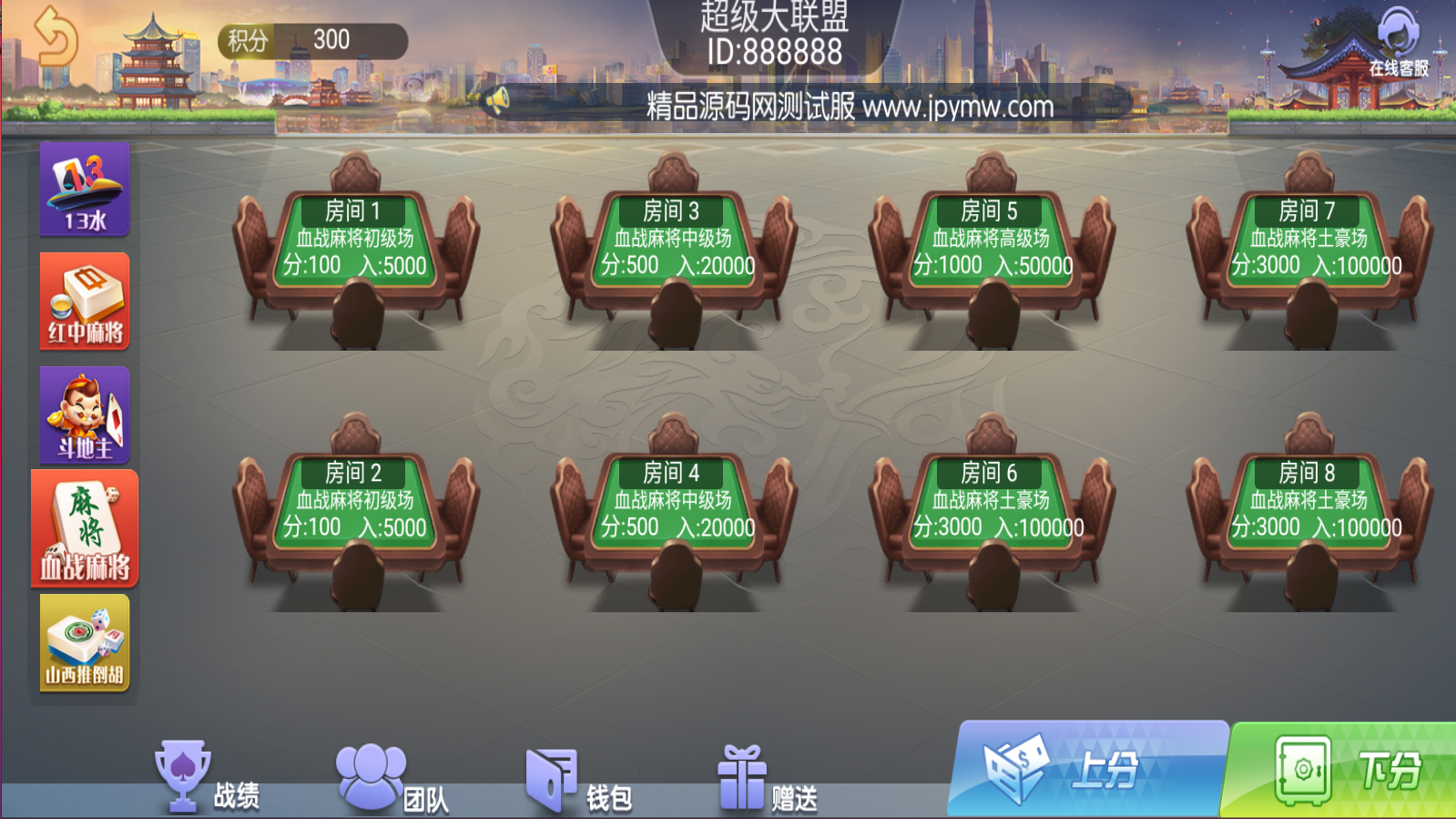The image size is (1456, 819).
Task: Open online customer service (在线客服)
Action: click(x=1398, y=43)
